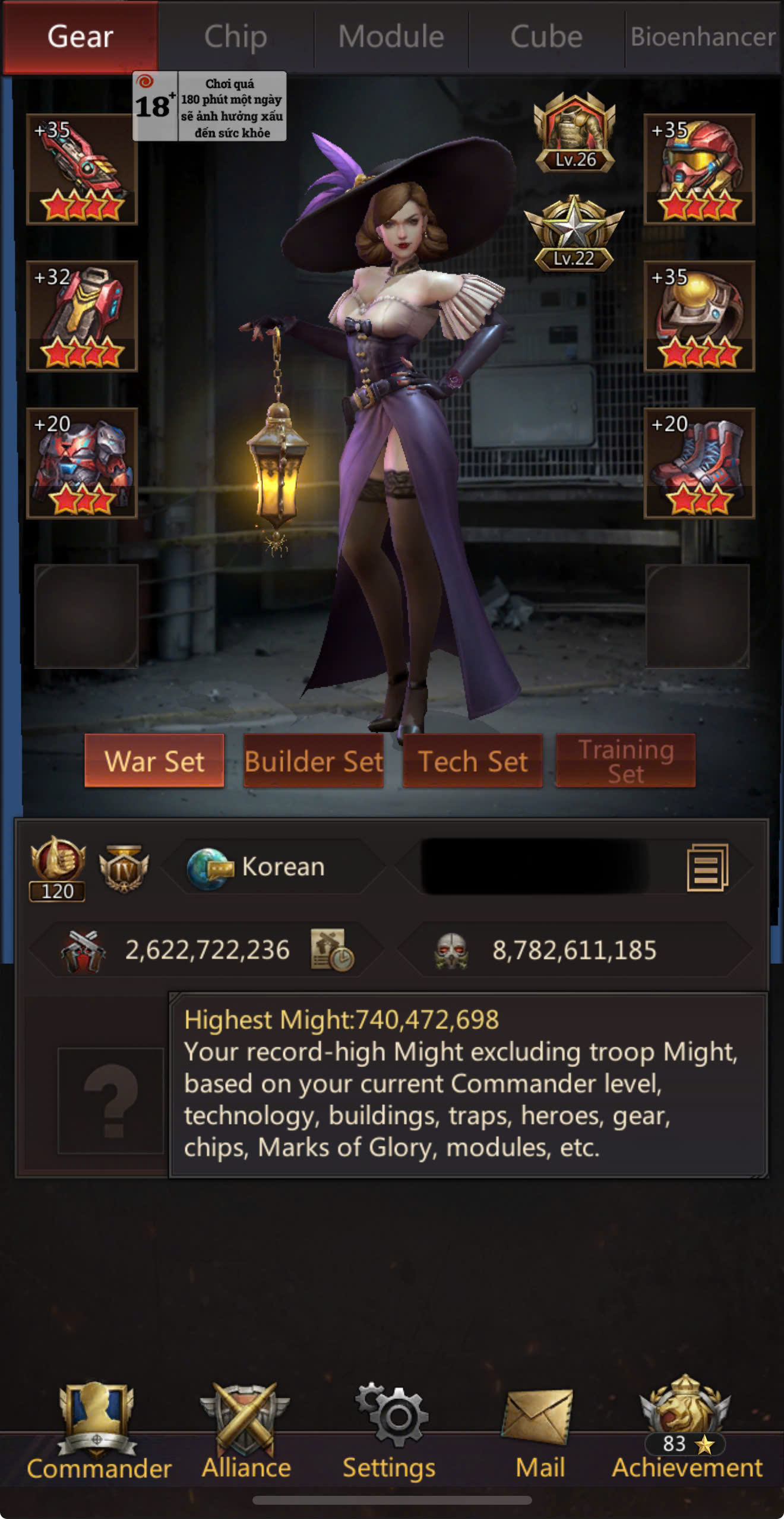Screen dimensions: 784x1519
Task: Open the +20 boots gear slot
Action: click(x=699, y=463)
